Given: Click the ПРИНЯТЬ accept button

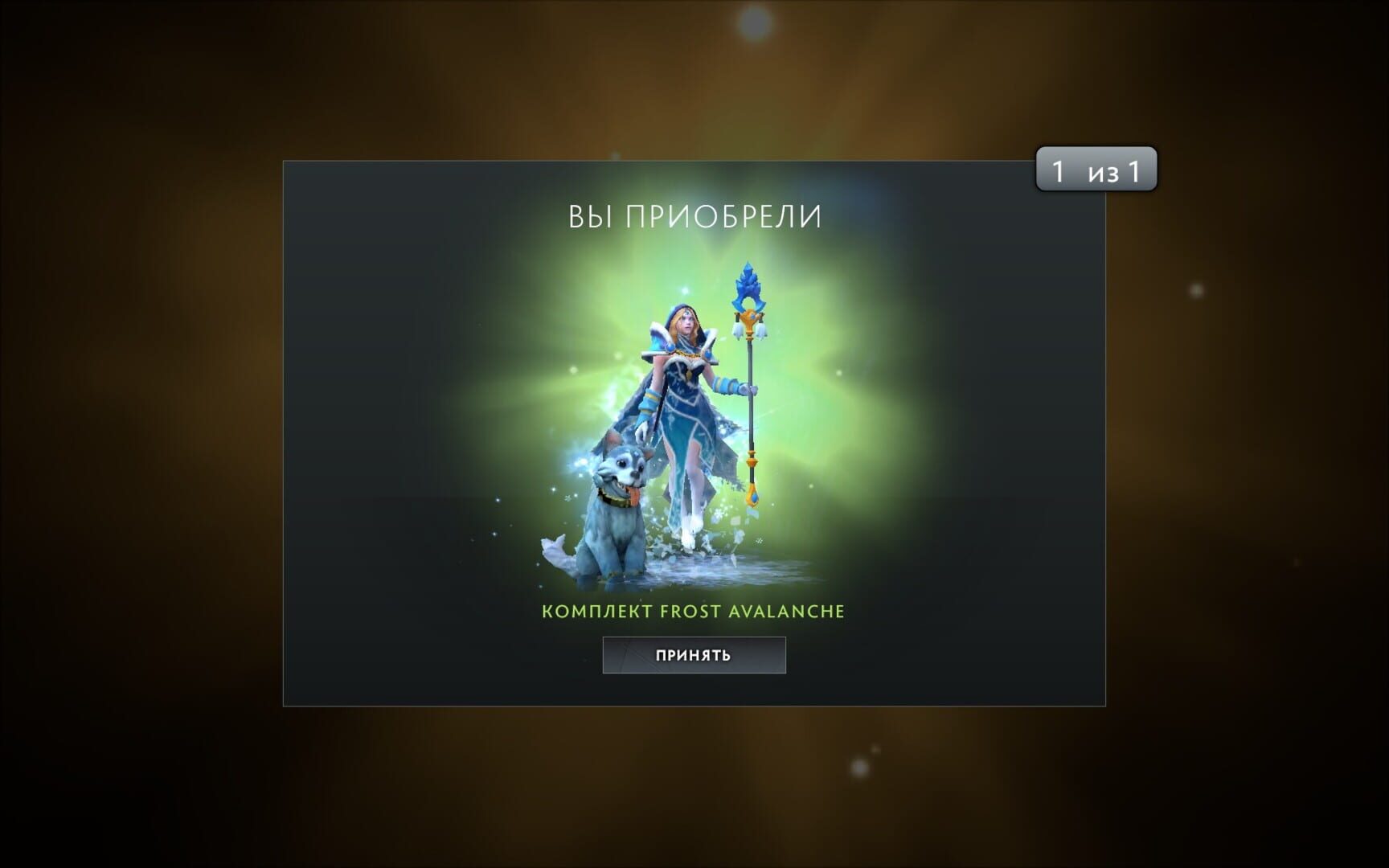Looking at the screenshot, I should (694, 654).
